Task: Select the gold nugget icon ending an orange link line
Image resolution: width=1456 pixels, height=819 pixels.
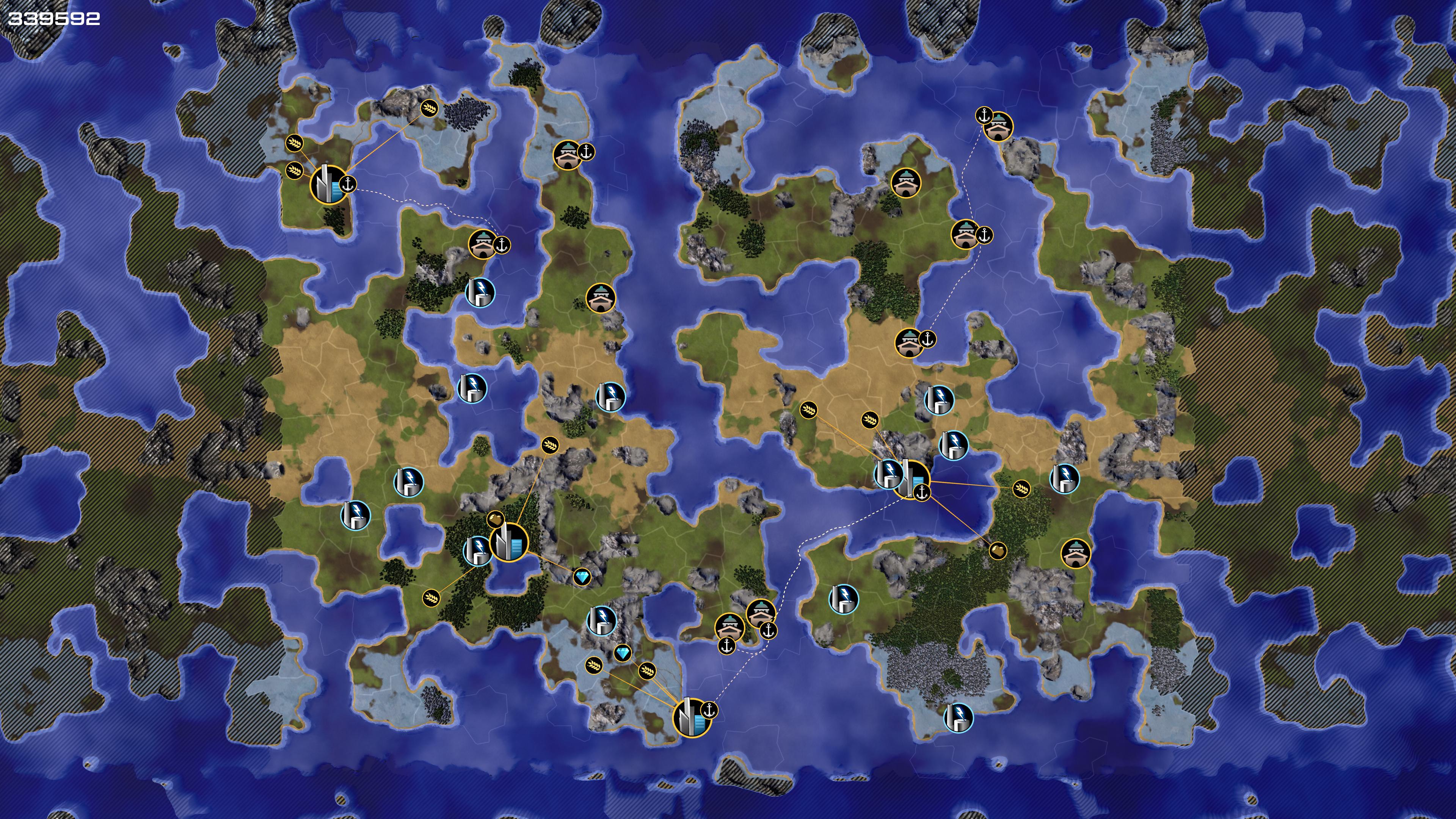Action: click(x=998, y=550)
